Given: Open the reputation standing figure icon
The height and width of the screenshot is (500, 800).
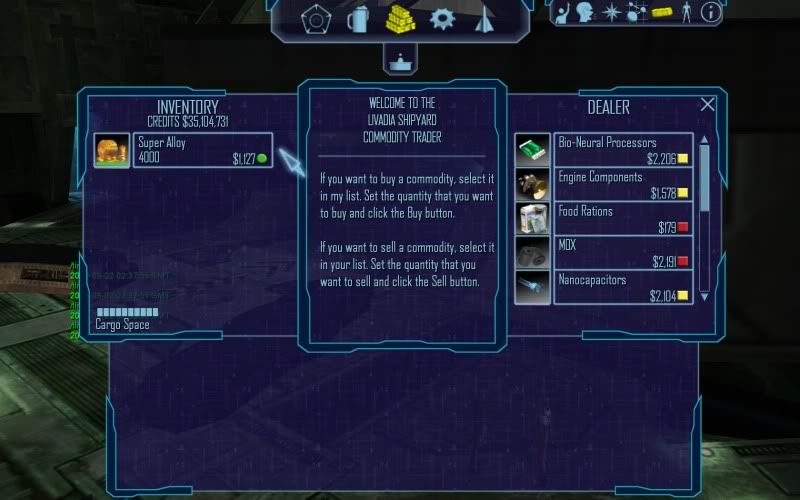Looking at the screenshot, I should click(686, 12).
